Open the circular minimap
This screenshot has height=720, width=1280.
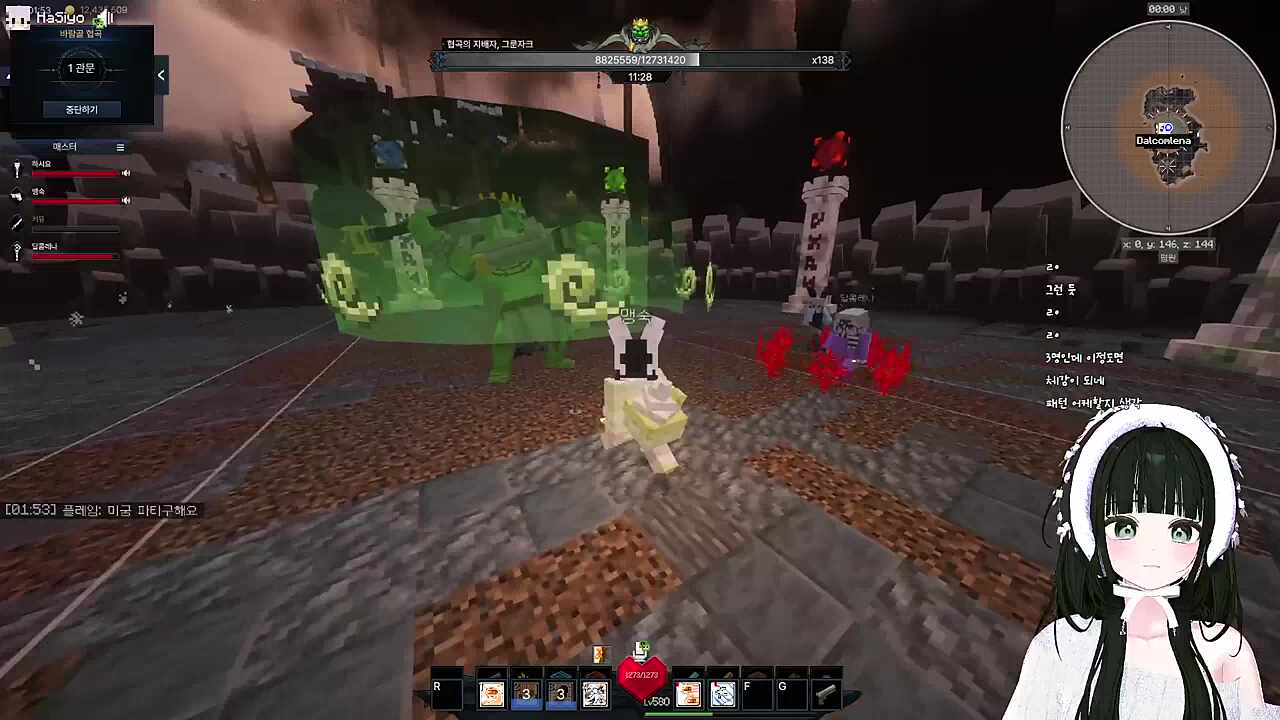pos(1167,127)
